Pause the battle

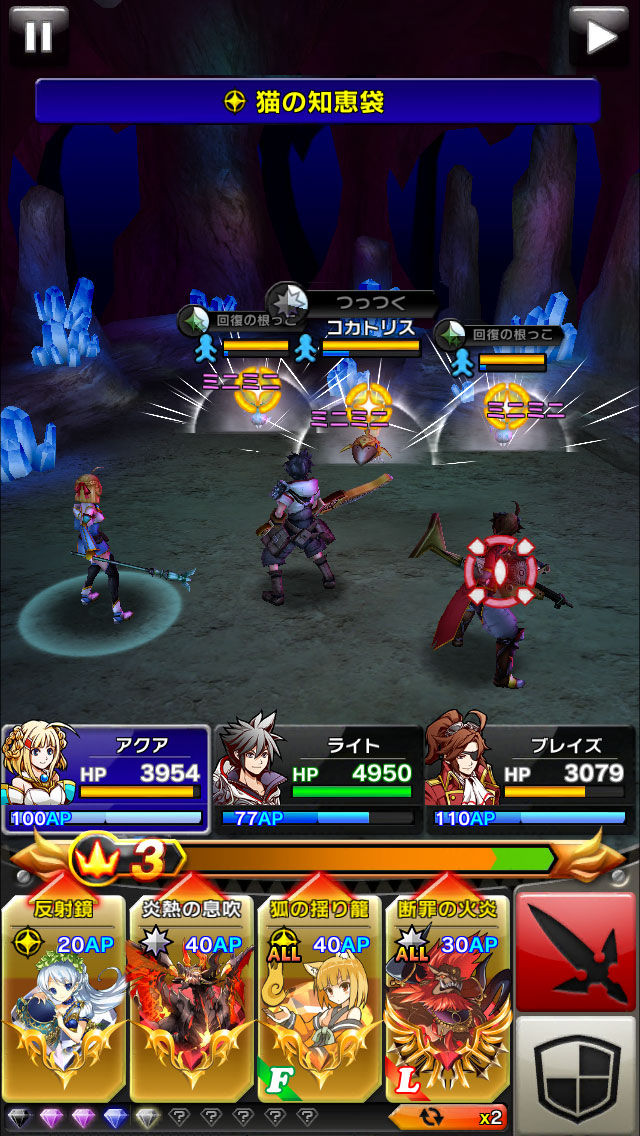point(37,36)
